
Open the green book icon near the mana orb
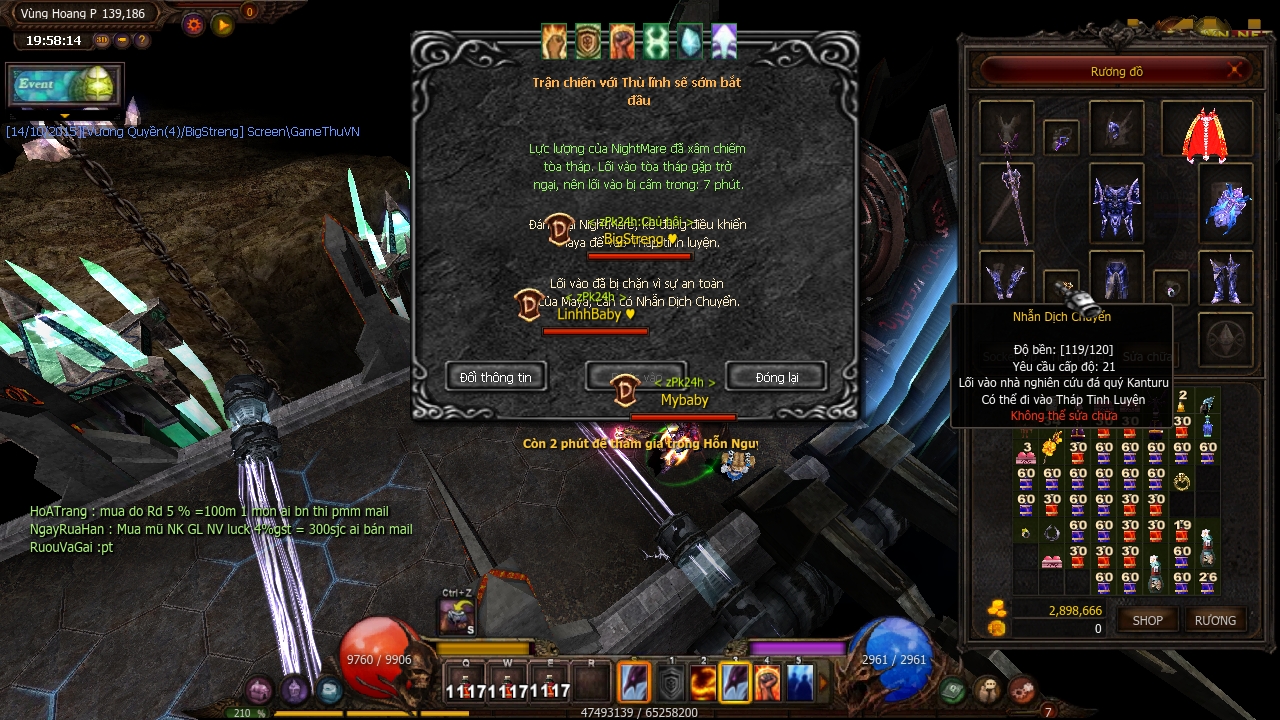point(953,690)
